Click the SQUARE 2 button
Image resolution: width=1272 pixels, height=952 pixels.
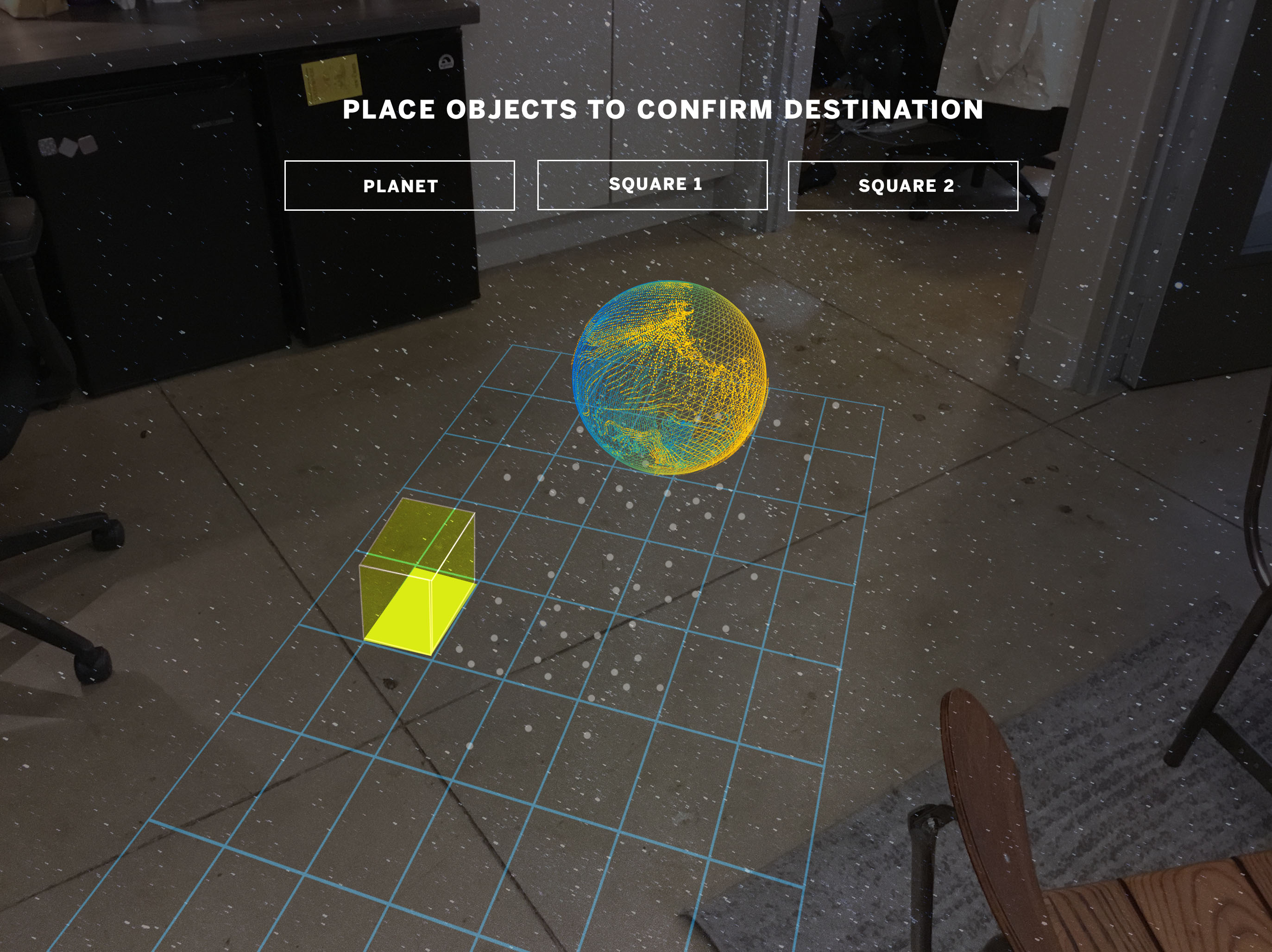(x=903, y=186)
